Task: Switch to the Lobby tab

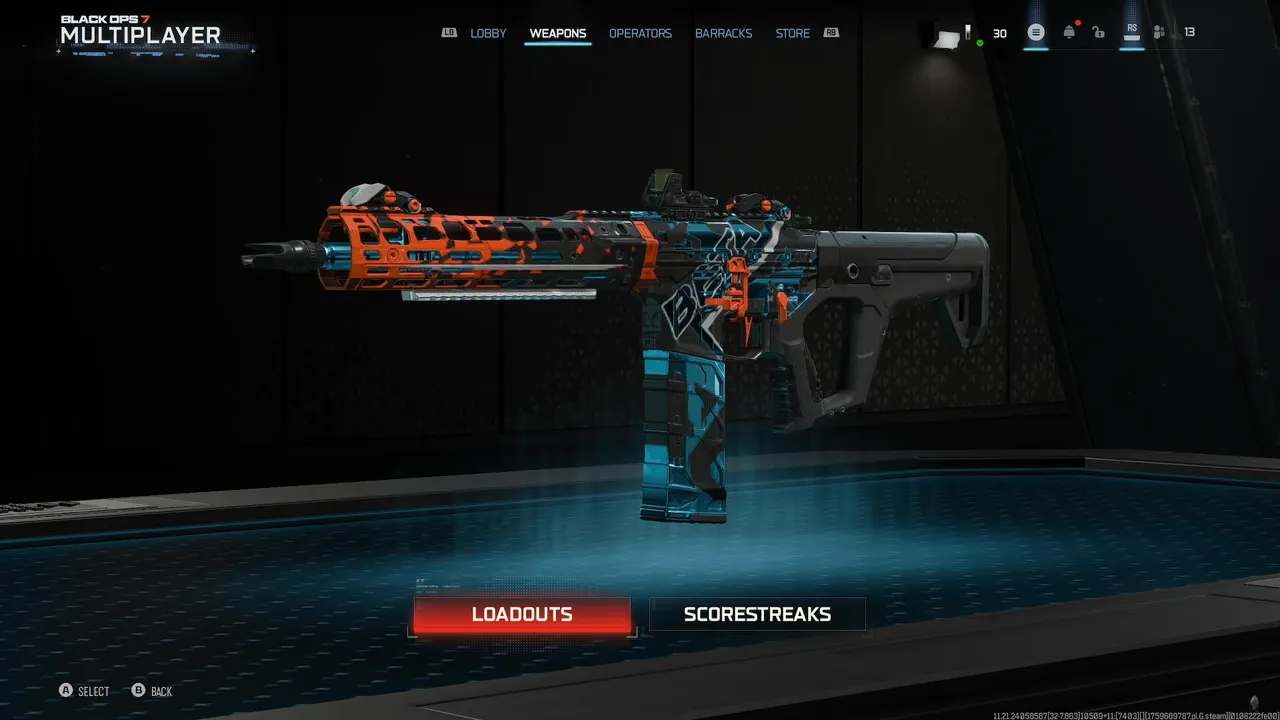Action: 488,33
